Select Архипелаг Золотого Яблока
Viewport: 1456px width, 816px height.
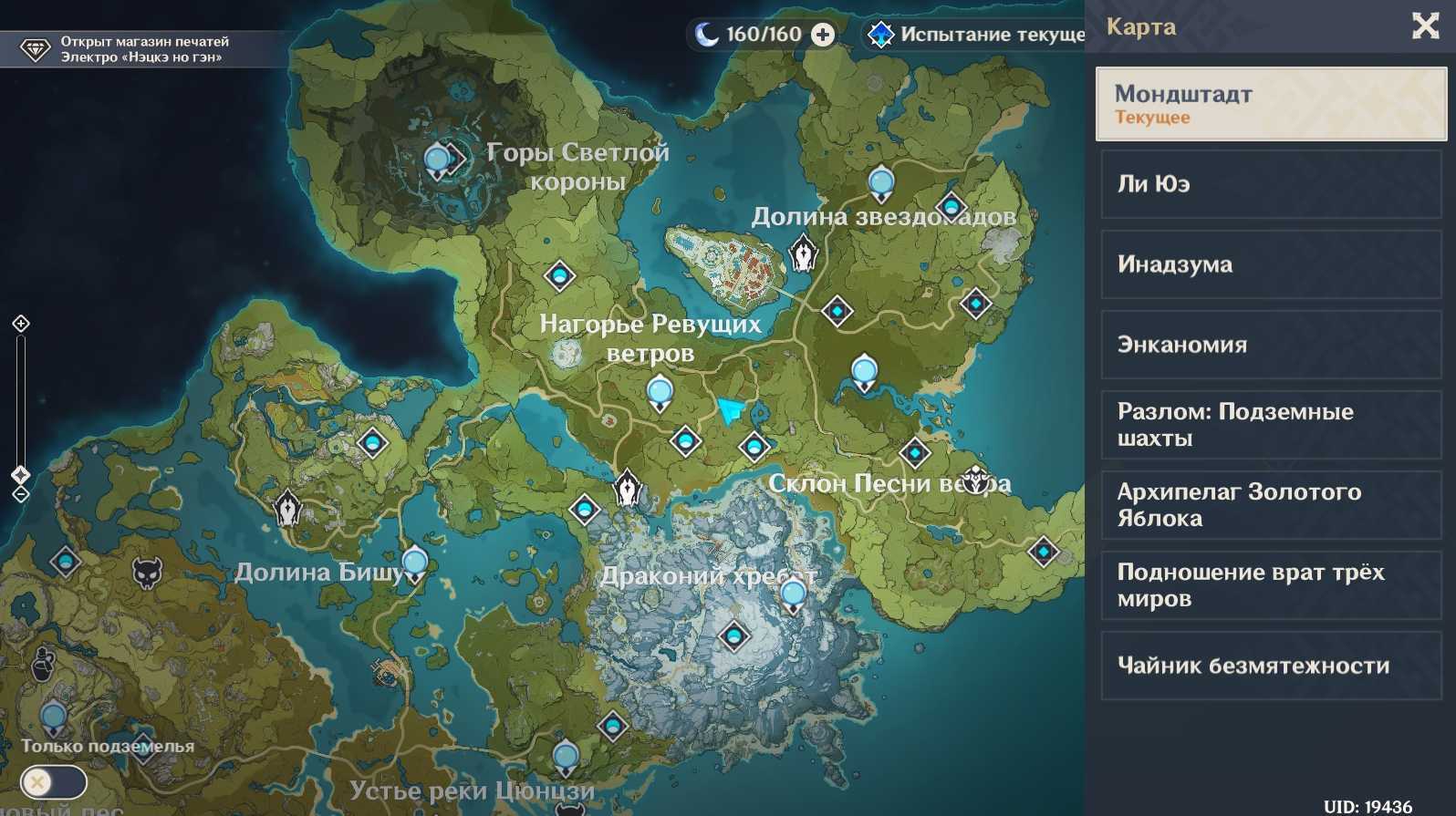(x=1271, y=505)
